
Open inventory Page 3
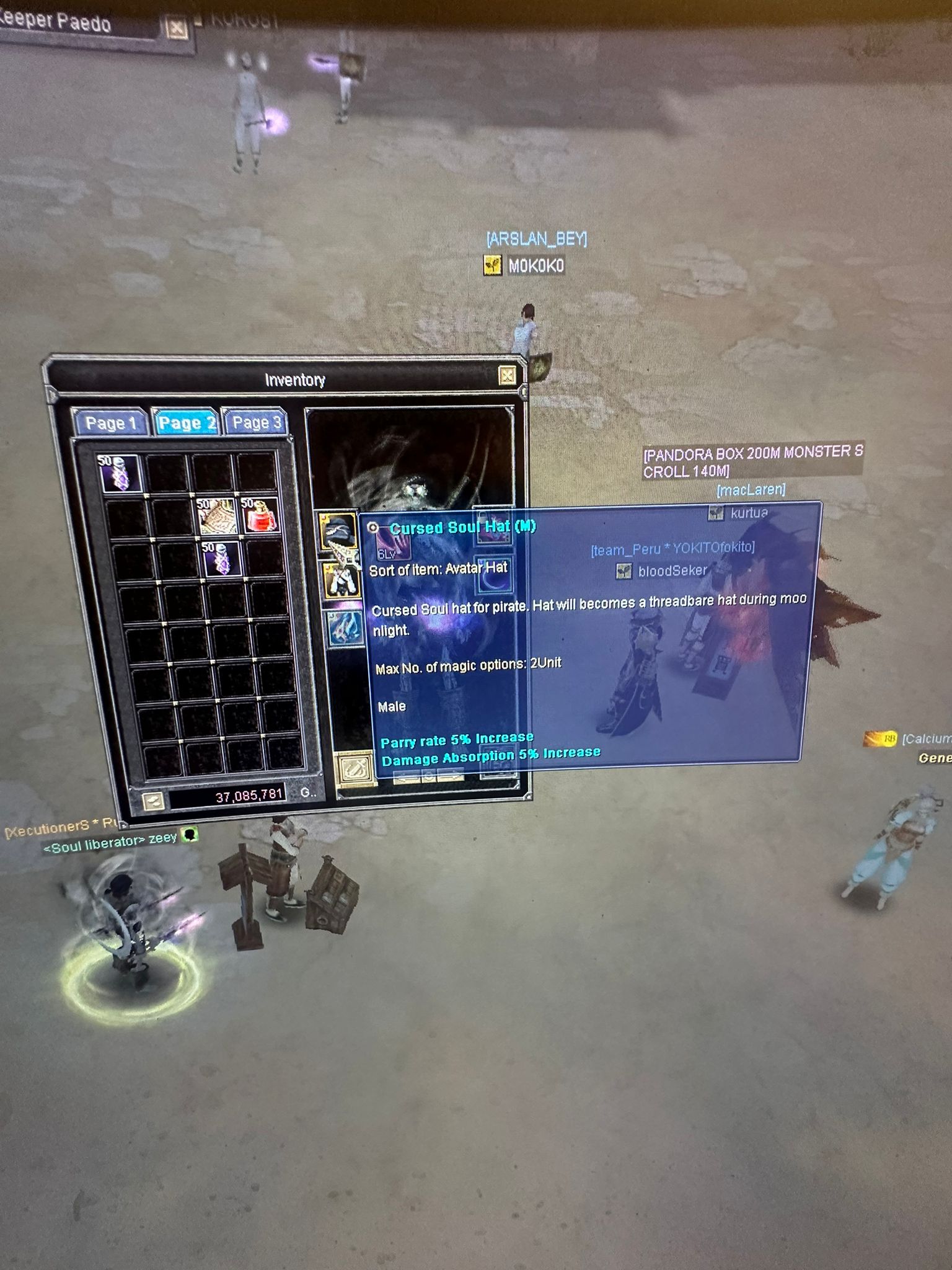point(256,422)
